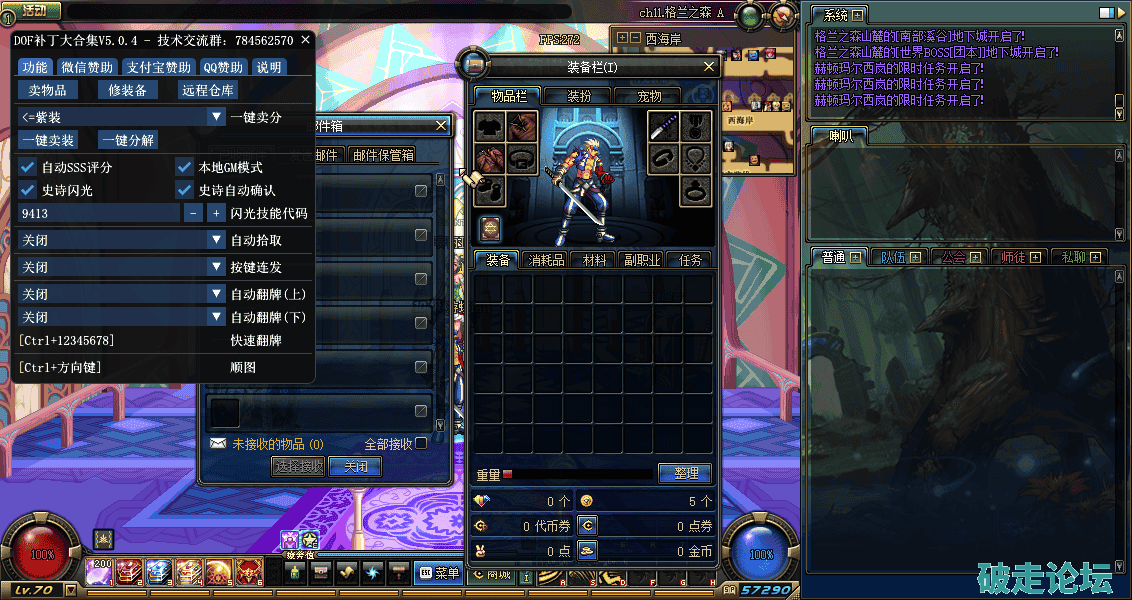Close the 装备栏 inventory window

[x=709, y=67]
